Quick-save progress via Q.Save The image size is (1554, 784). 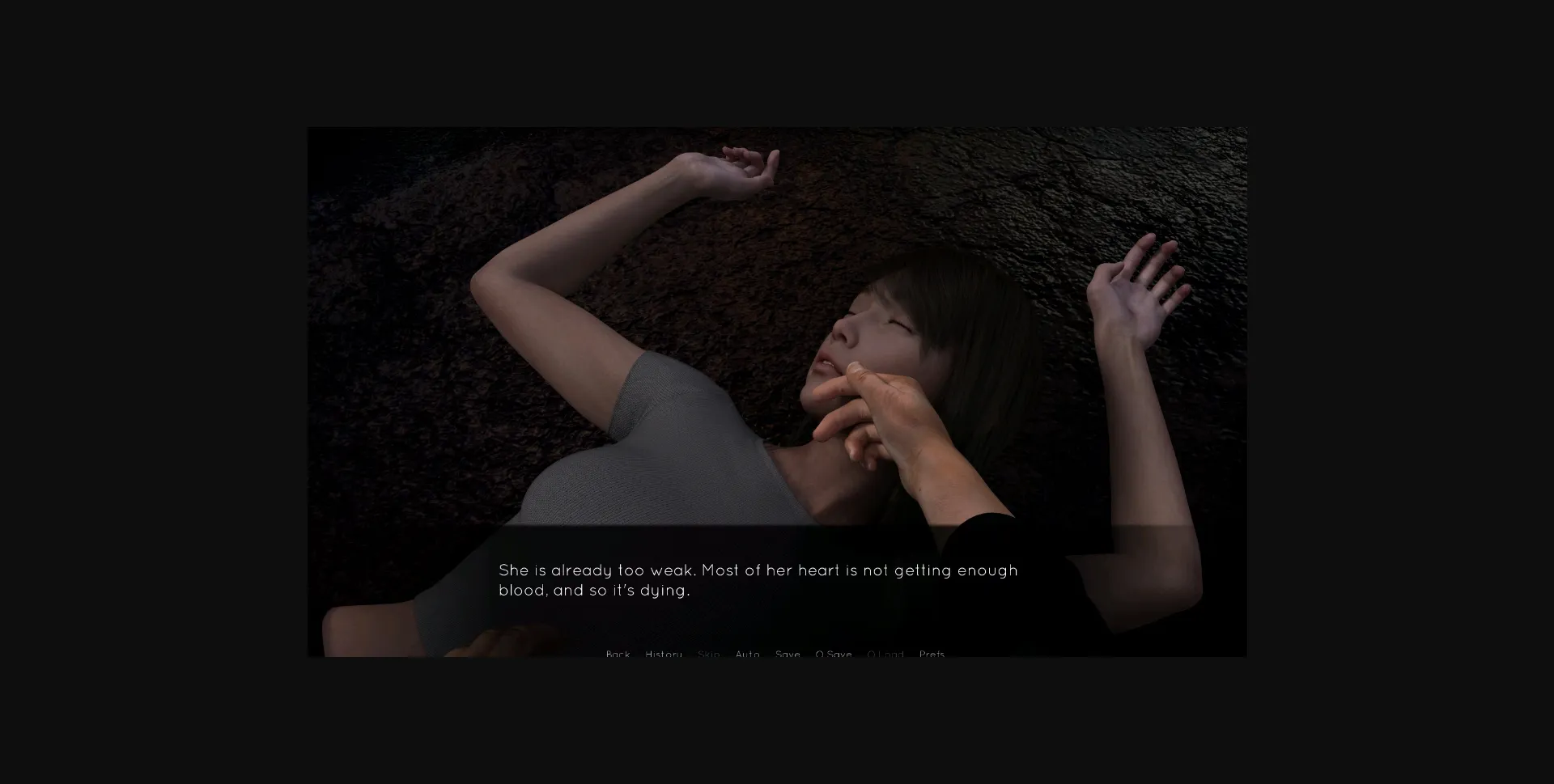click(834, 654)
